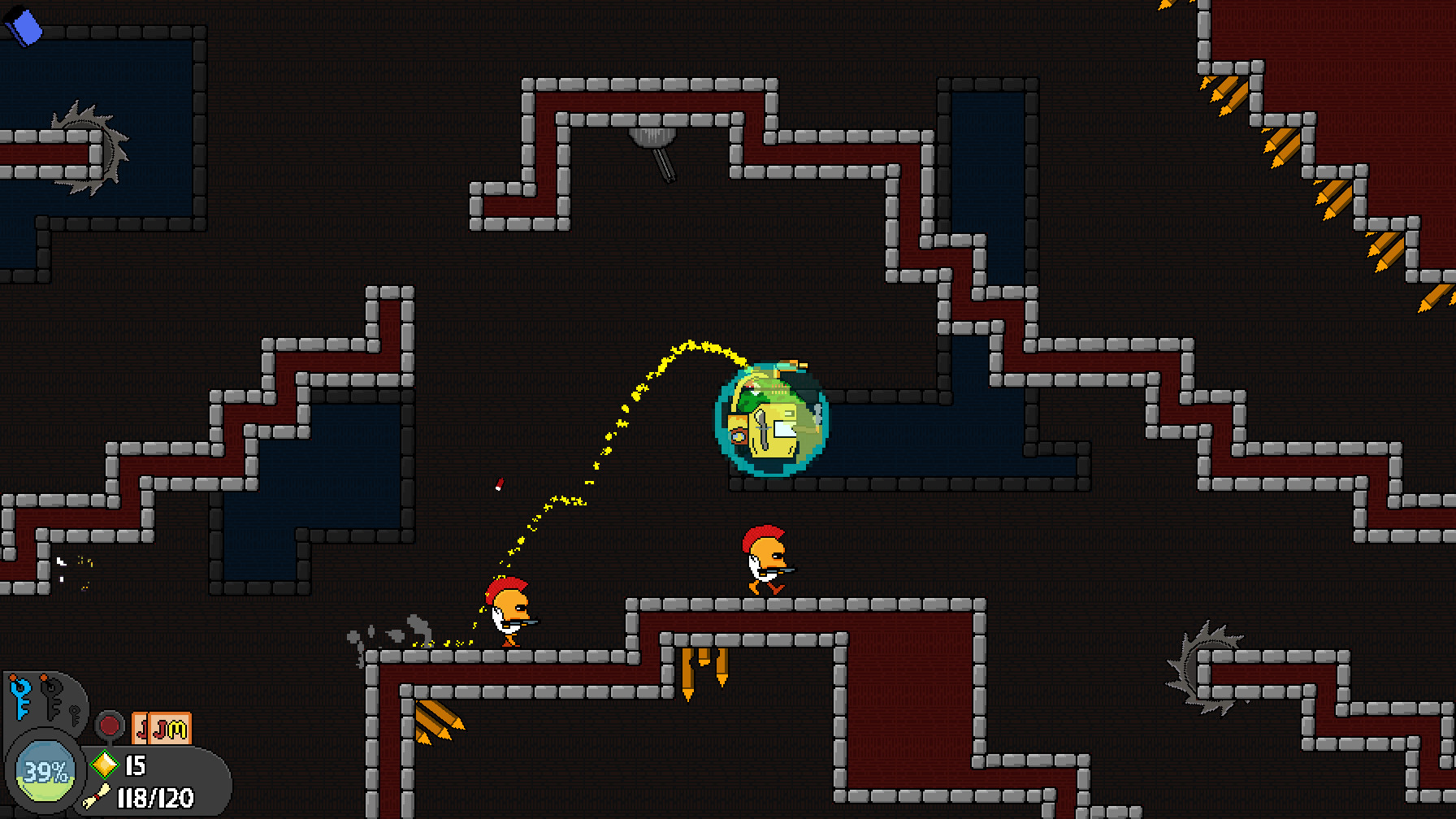Click the first red letter J tile

[141, 730]
